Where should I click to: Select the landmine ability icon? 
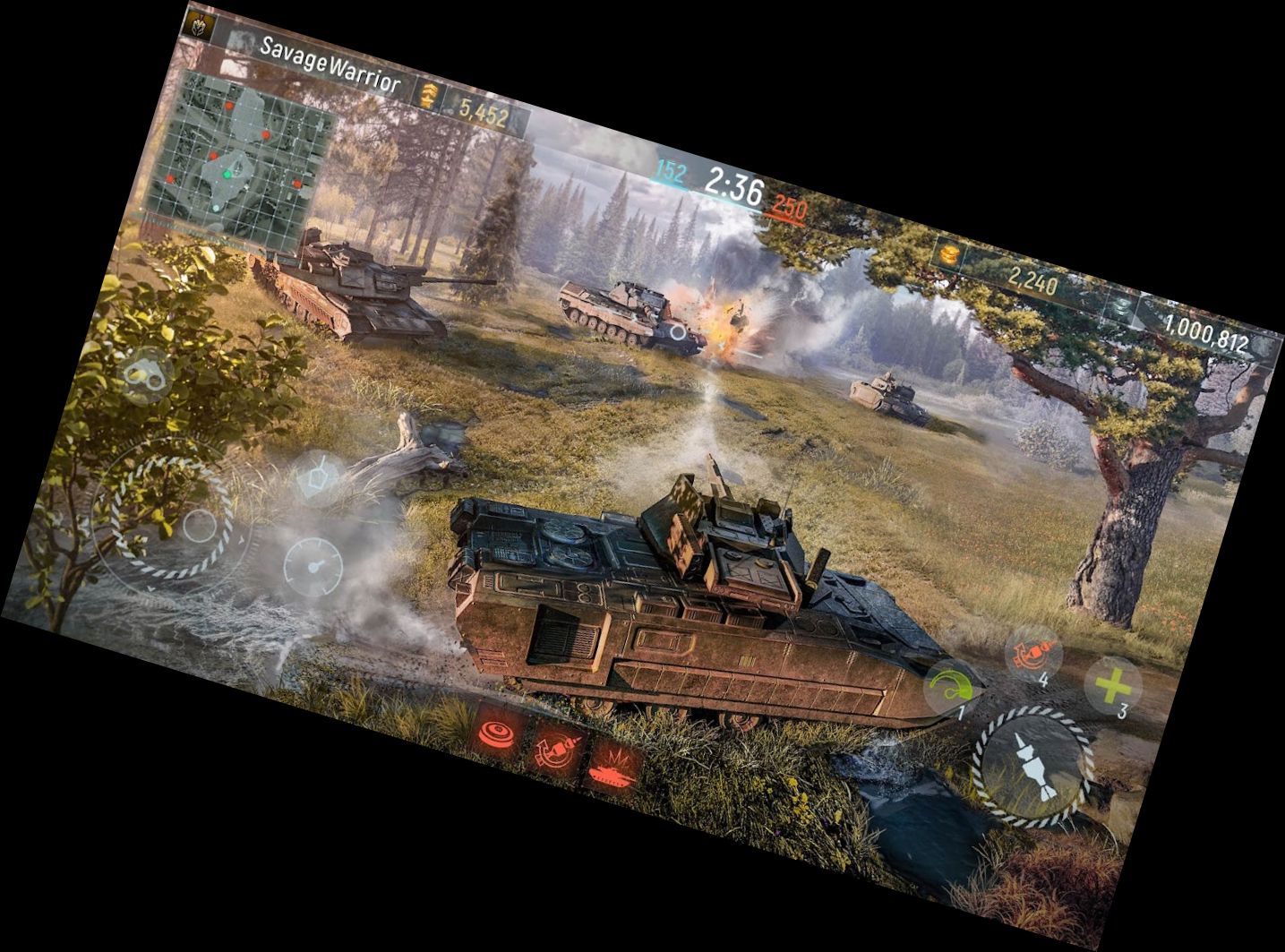point(498,735)
